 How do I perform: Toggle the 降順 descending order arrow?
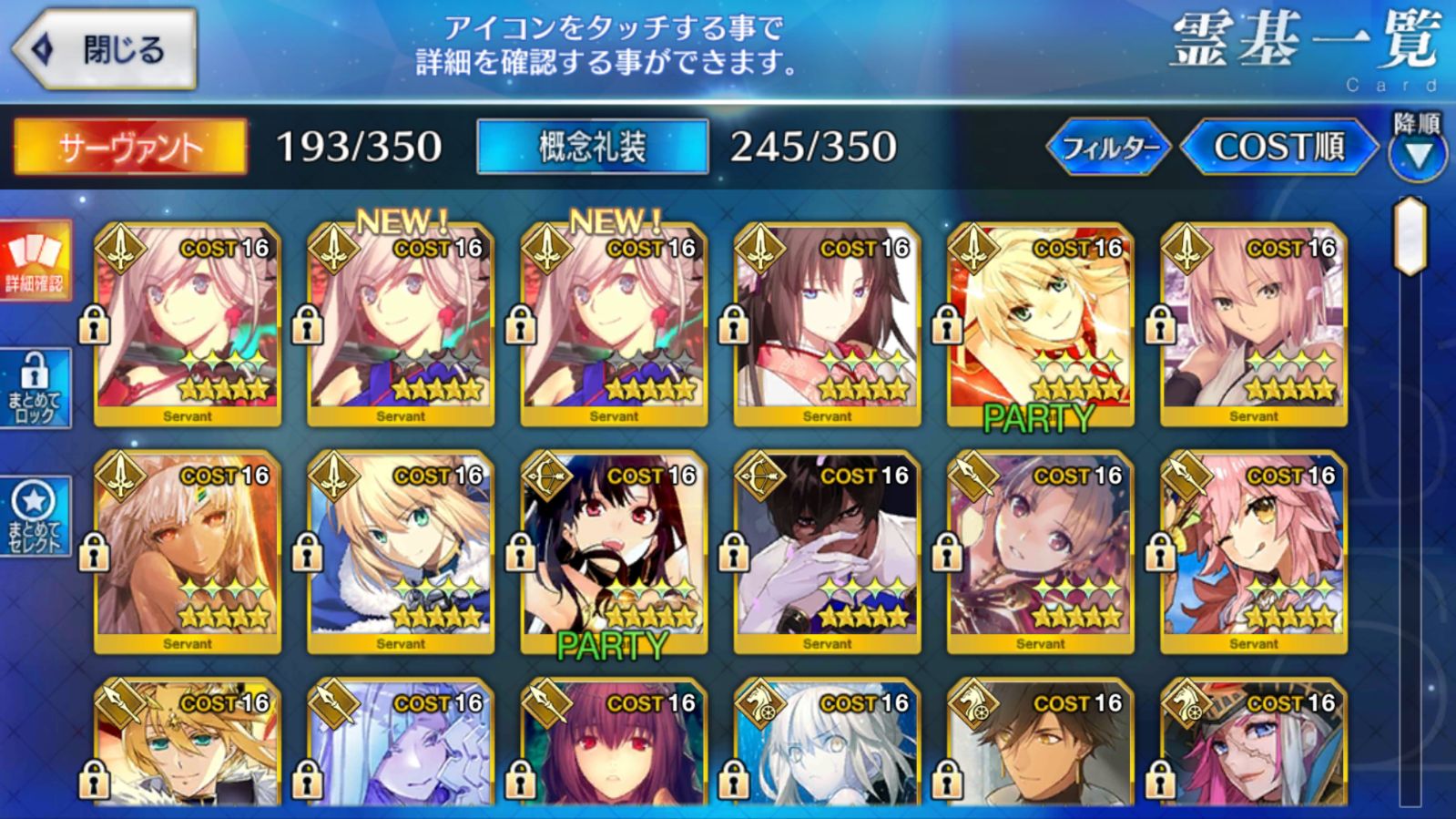pos(1418,153)
